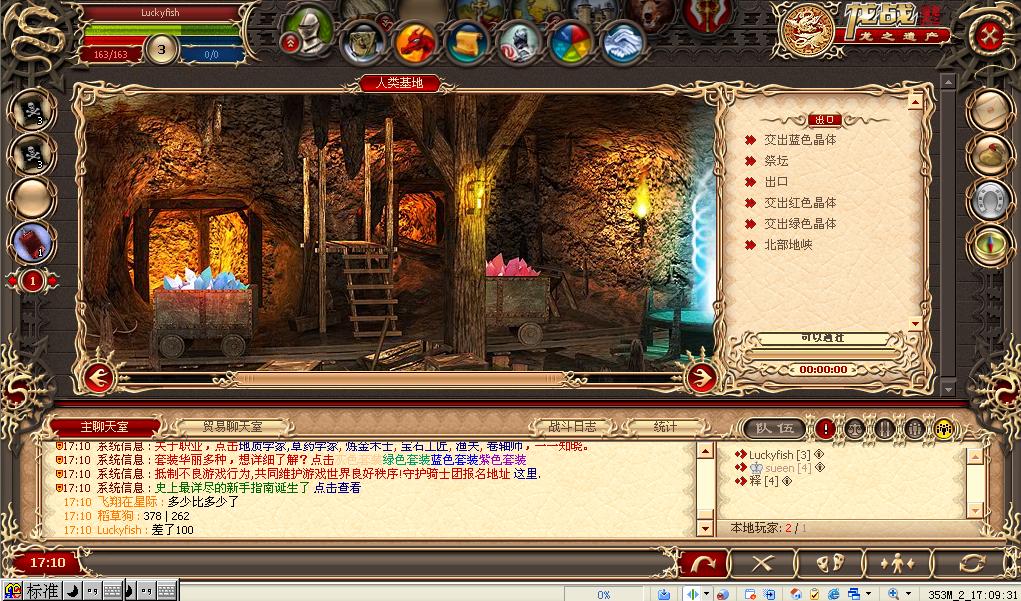The height and width of the screenshot is (601, 1021).
Task: Open the parchment scroll icon
Action: [466, 41]
